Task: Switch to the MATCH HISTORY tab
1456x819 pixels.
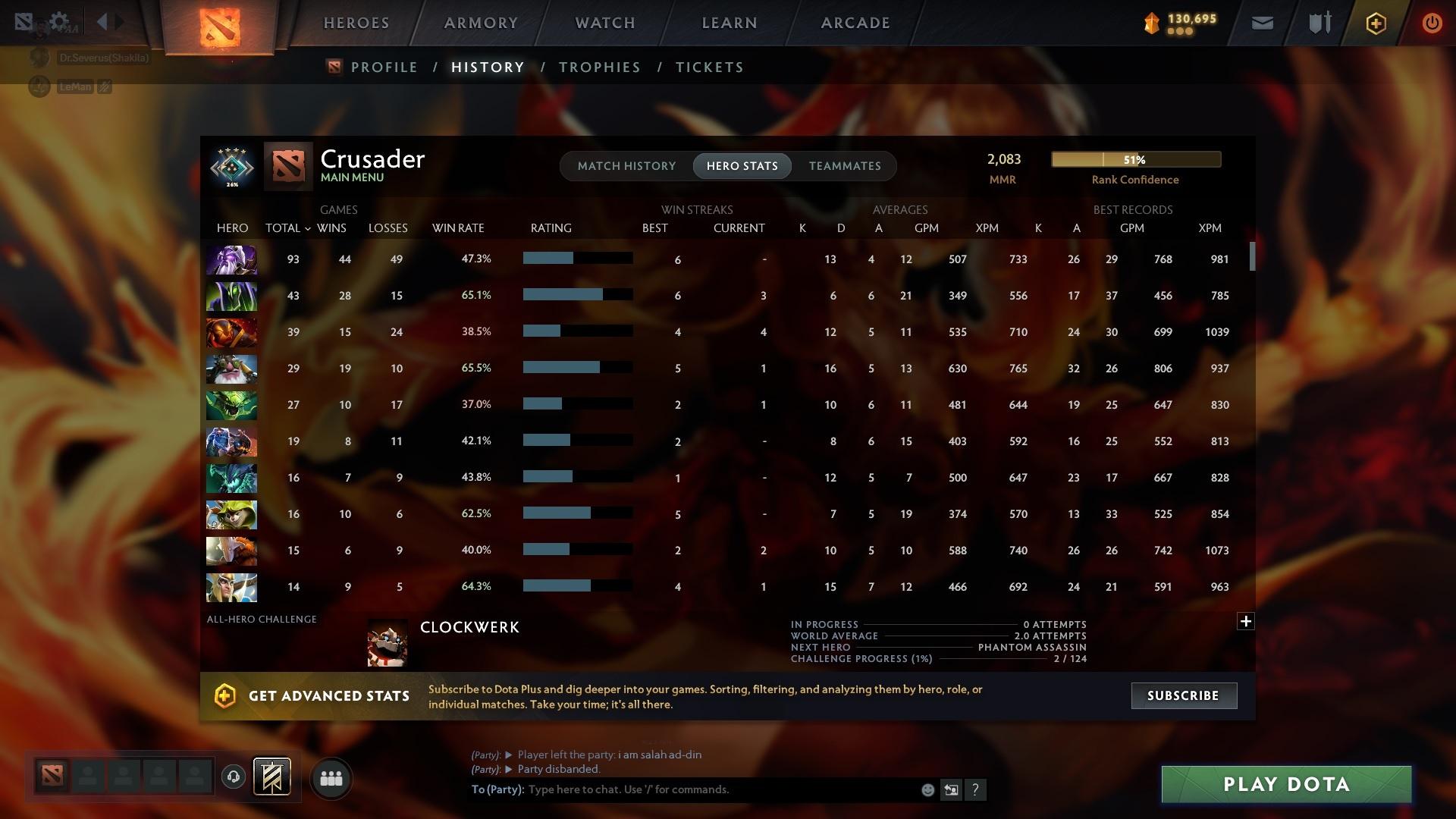Action: [626, 165]
